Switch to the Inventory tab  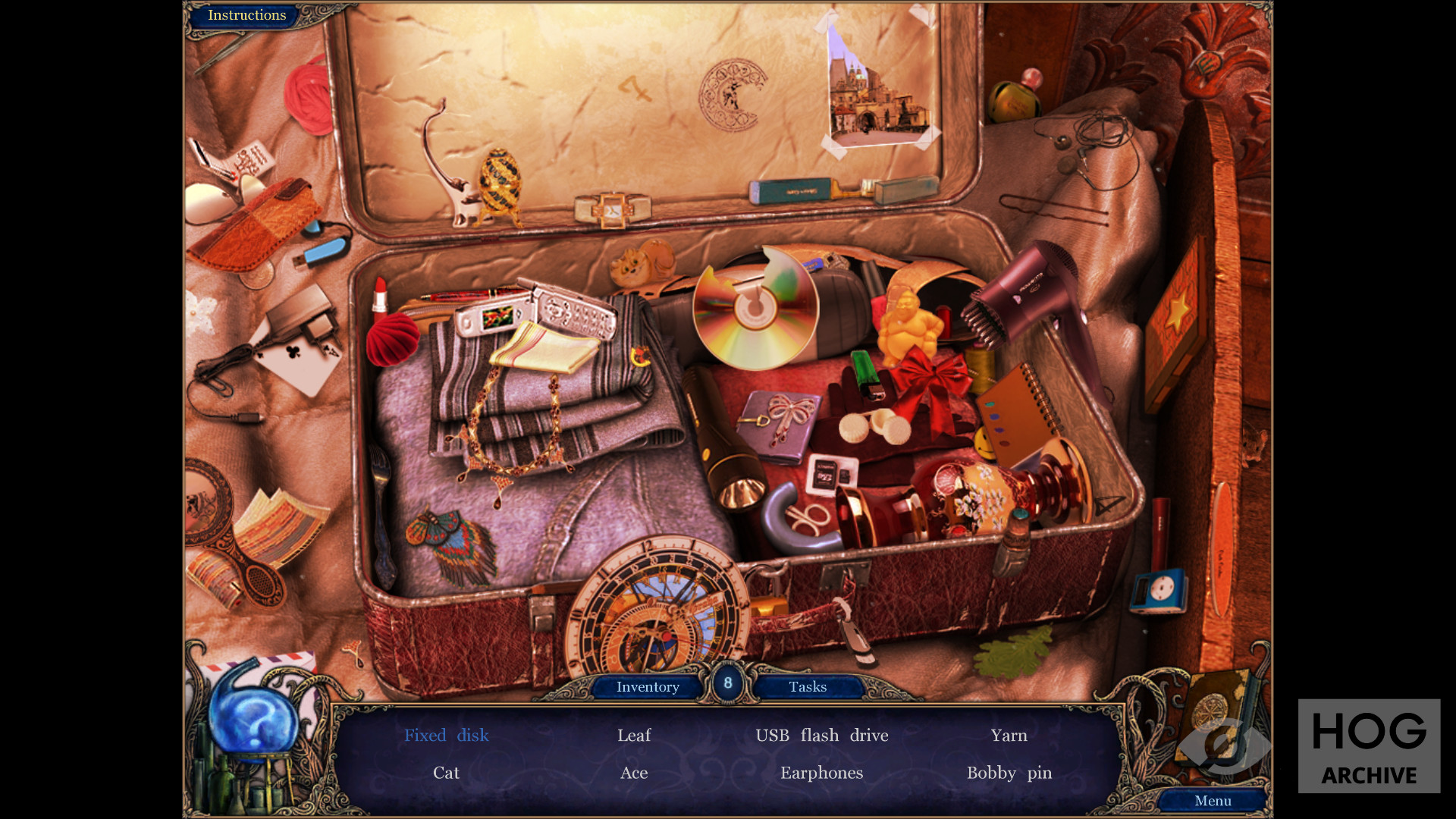647,687
